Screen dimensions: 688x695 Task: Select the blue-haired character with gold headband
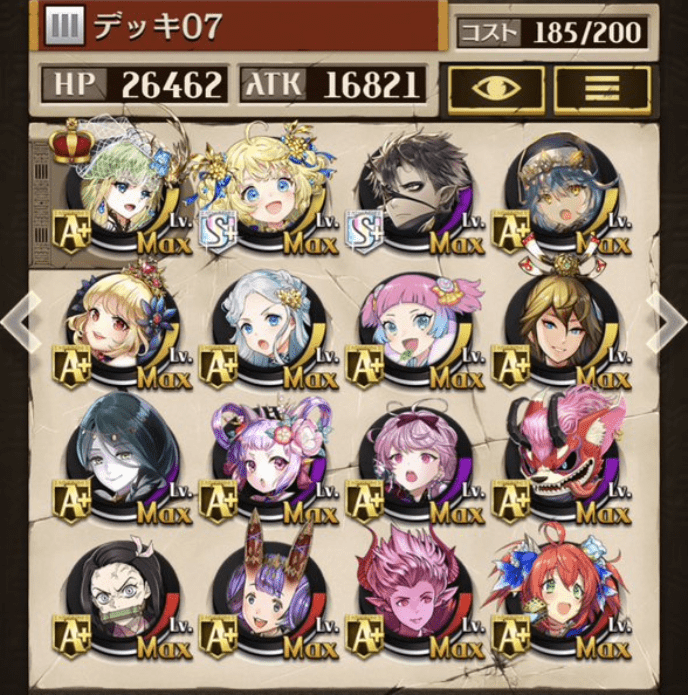[x=559, y=192]
